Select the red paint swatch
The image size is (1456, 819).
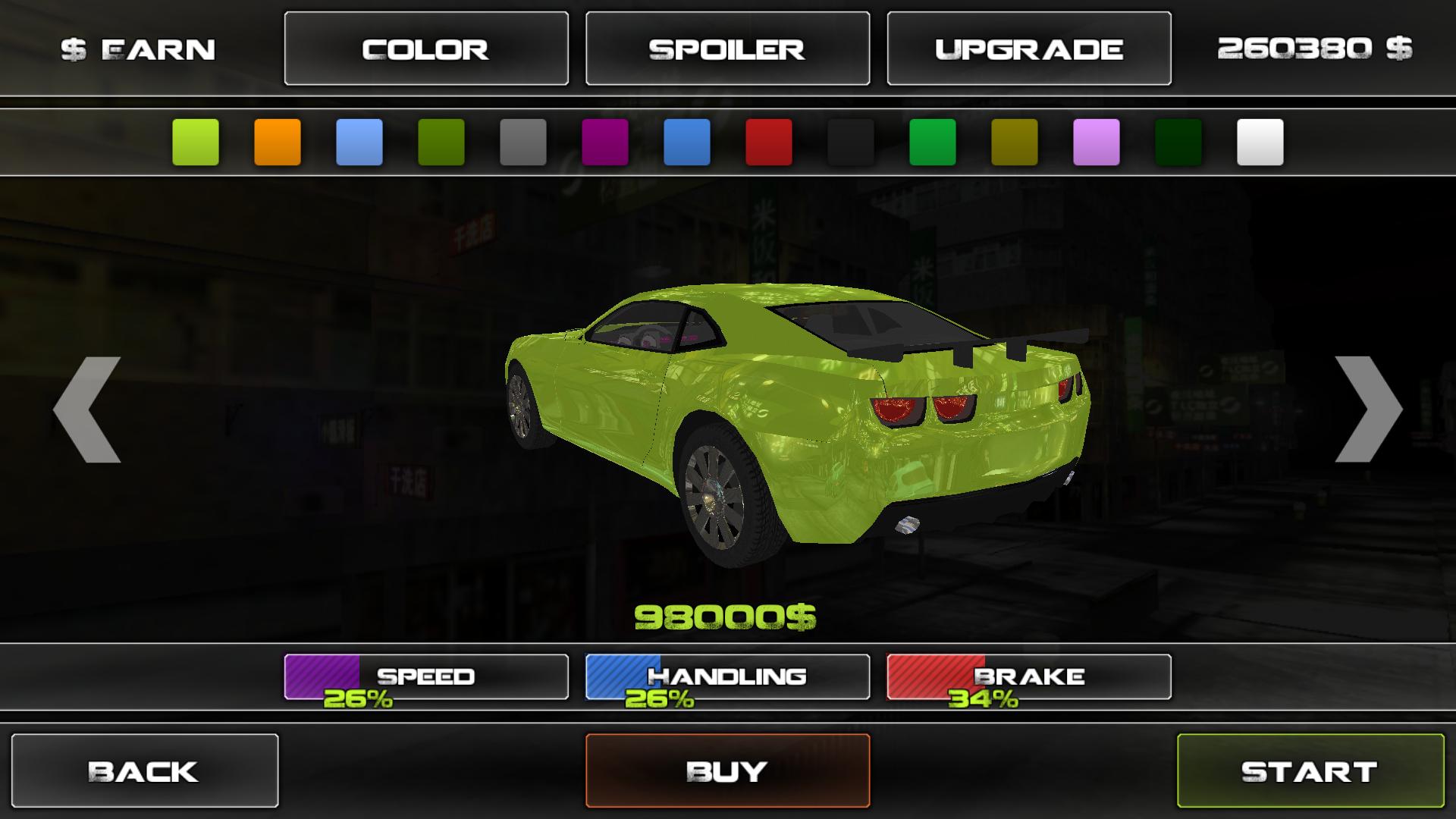coord(769,142)
